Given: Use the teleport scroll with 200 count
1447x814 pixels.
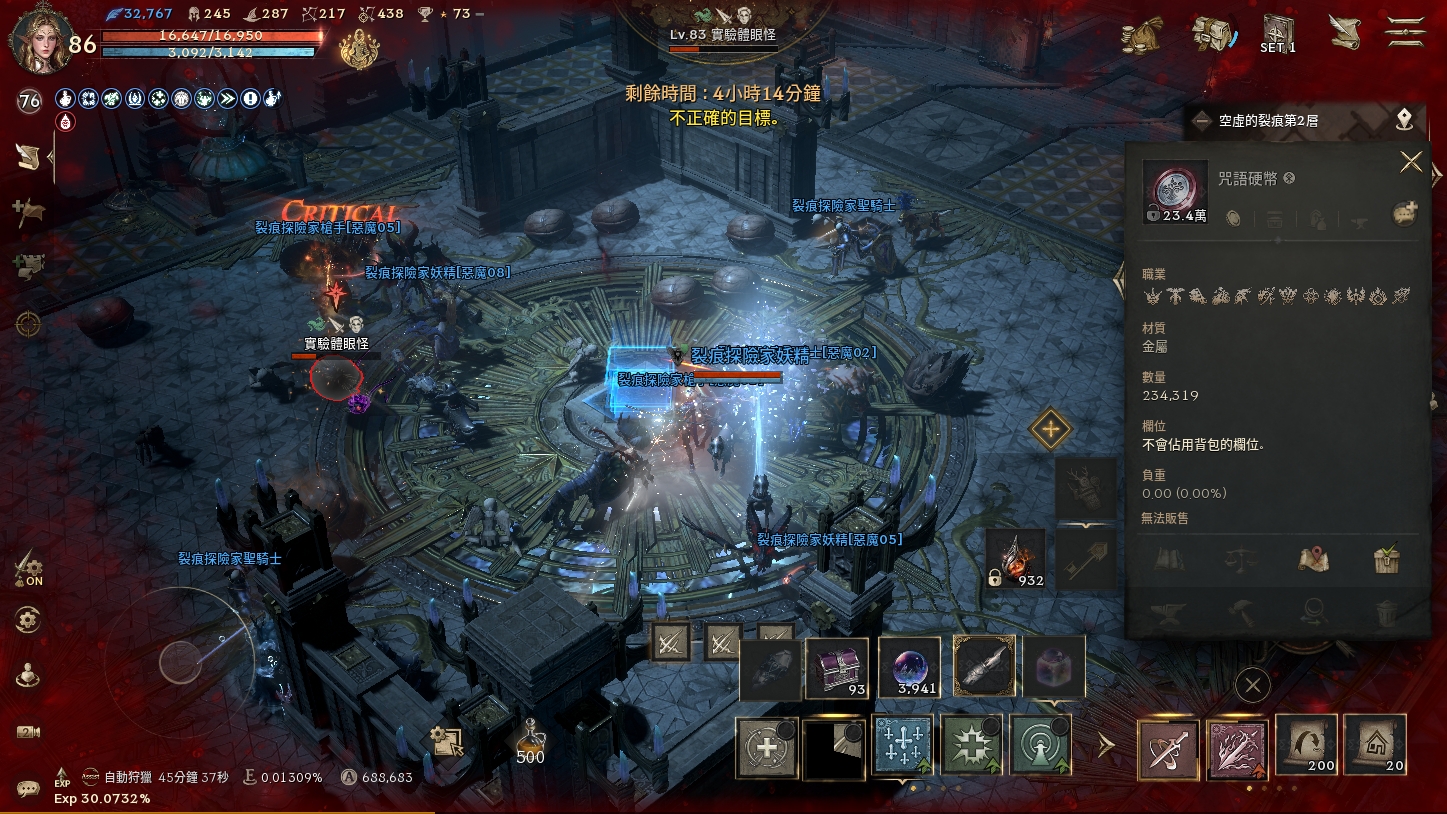Looking at the screenshot, I should pyautogui.click(x=1307, y=745).
